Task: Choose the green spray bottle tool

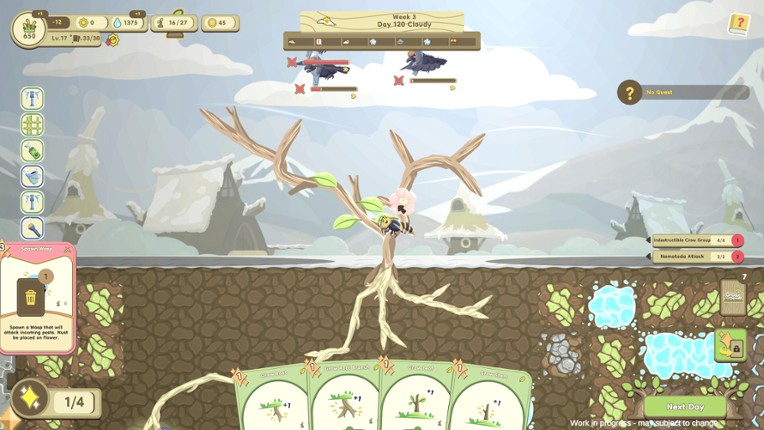Action: pos(32,151)
